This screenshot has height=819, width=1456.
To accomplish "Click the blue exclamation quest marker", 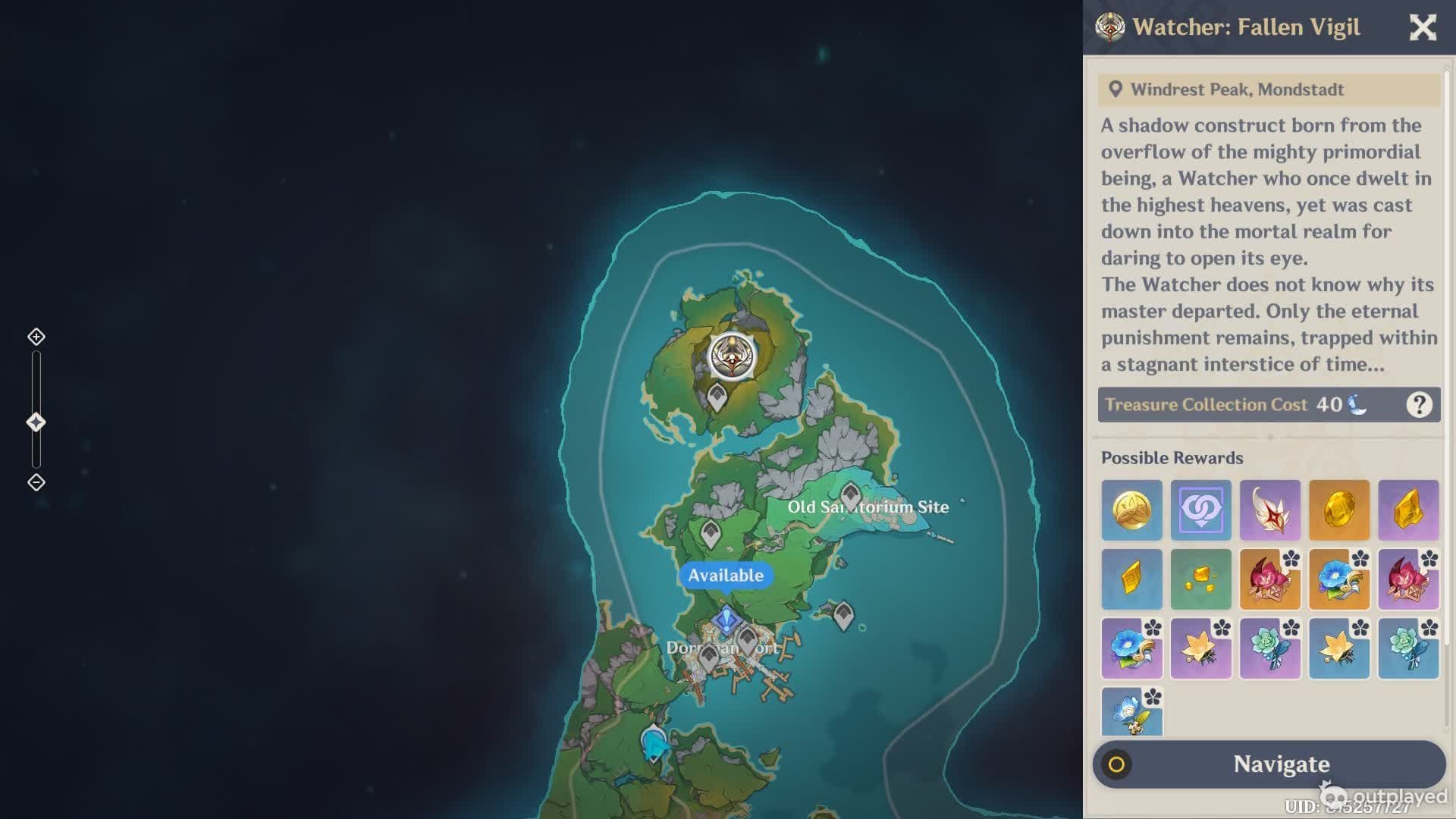I will pyautogui.click(x=726, y=620).
